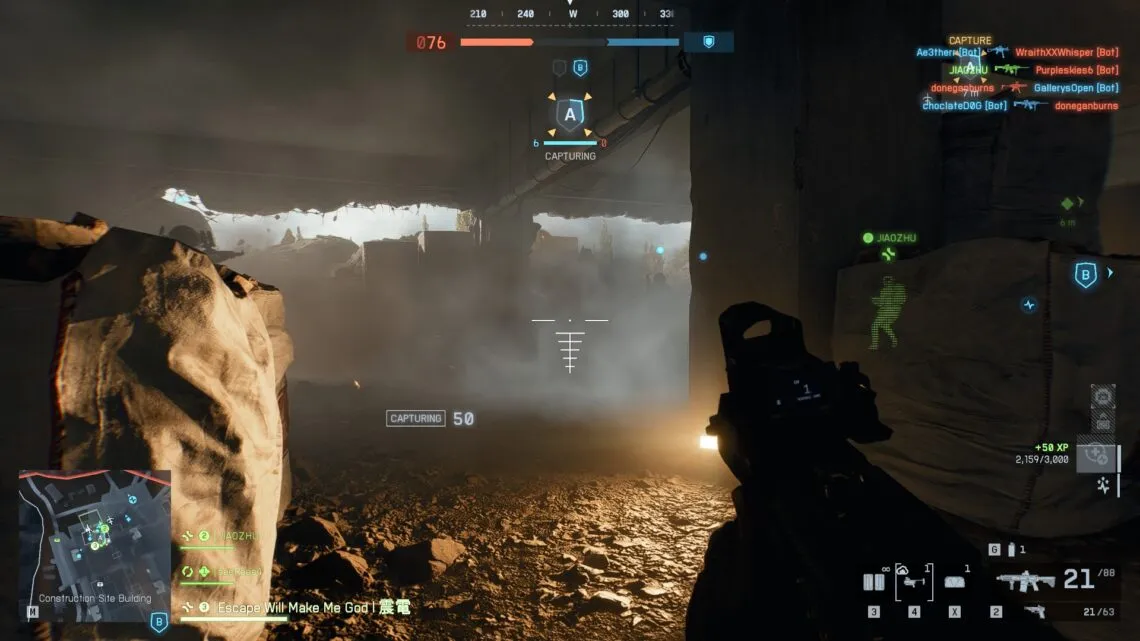Click the GallerysOpen kill feed entry
The height and width of the screenshot is (641, 1140).
(x=1076, y=88)
